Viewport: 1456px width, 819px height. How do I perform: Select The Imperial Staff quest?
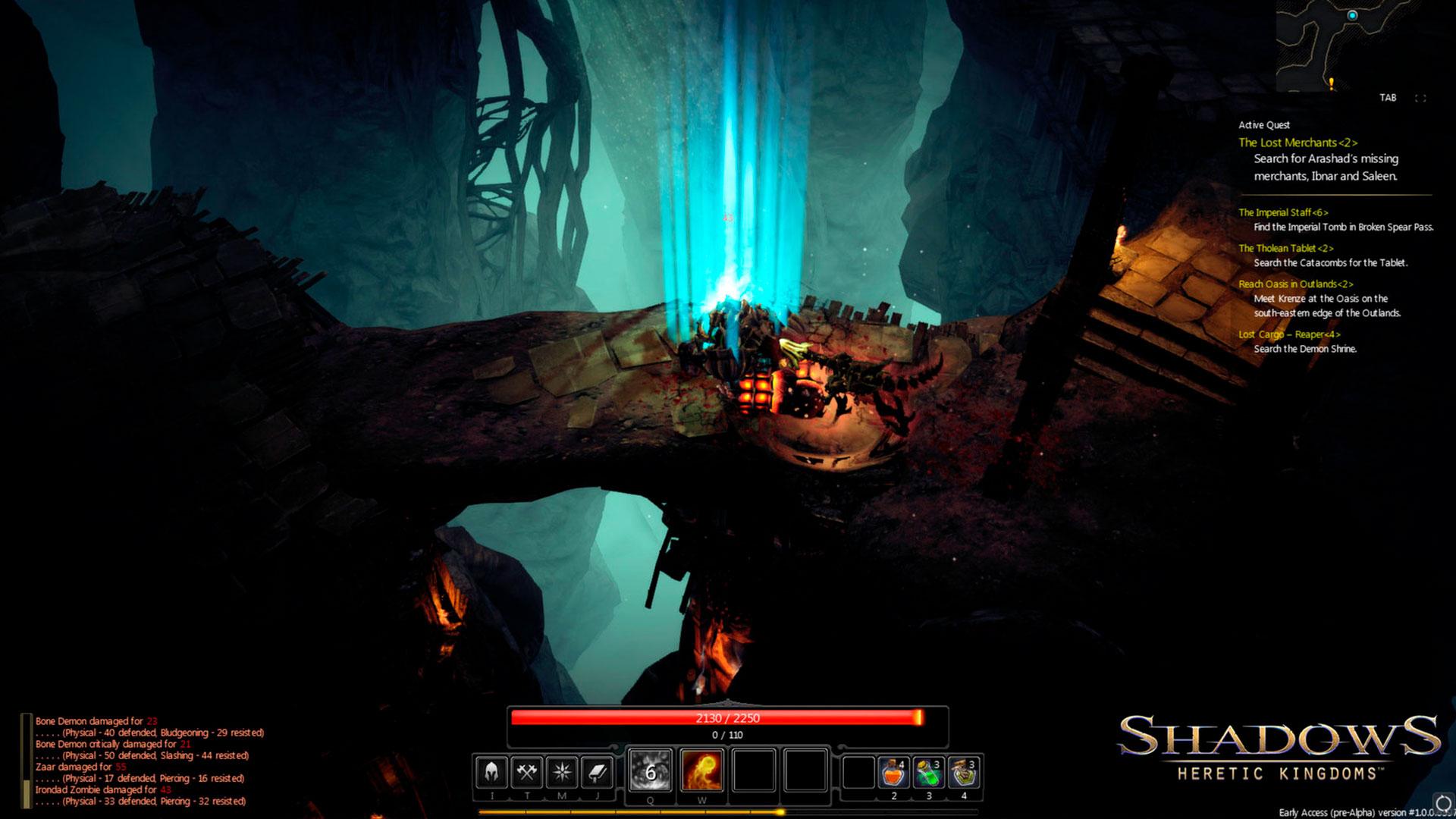1283,212
